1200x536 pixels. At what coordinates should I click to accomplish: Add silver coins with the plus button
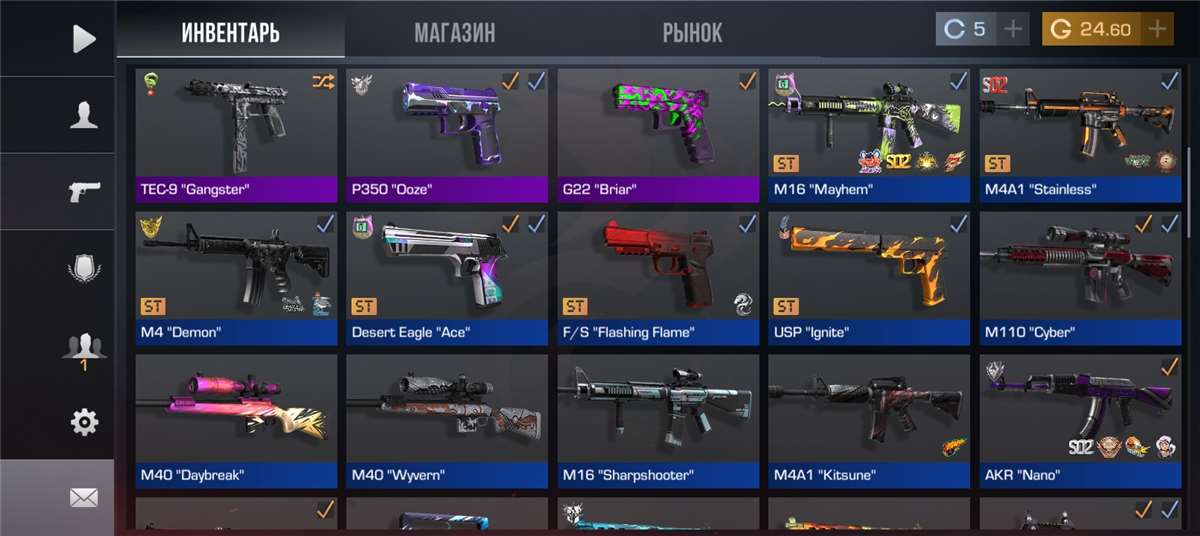click(1013, 29)
